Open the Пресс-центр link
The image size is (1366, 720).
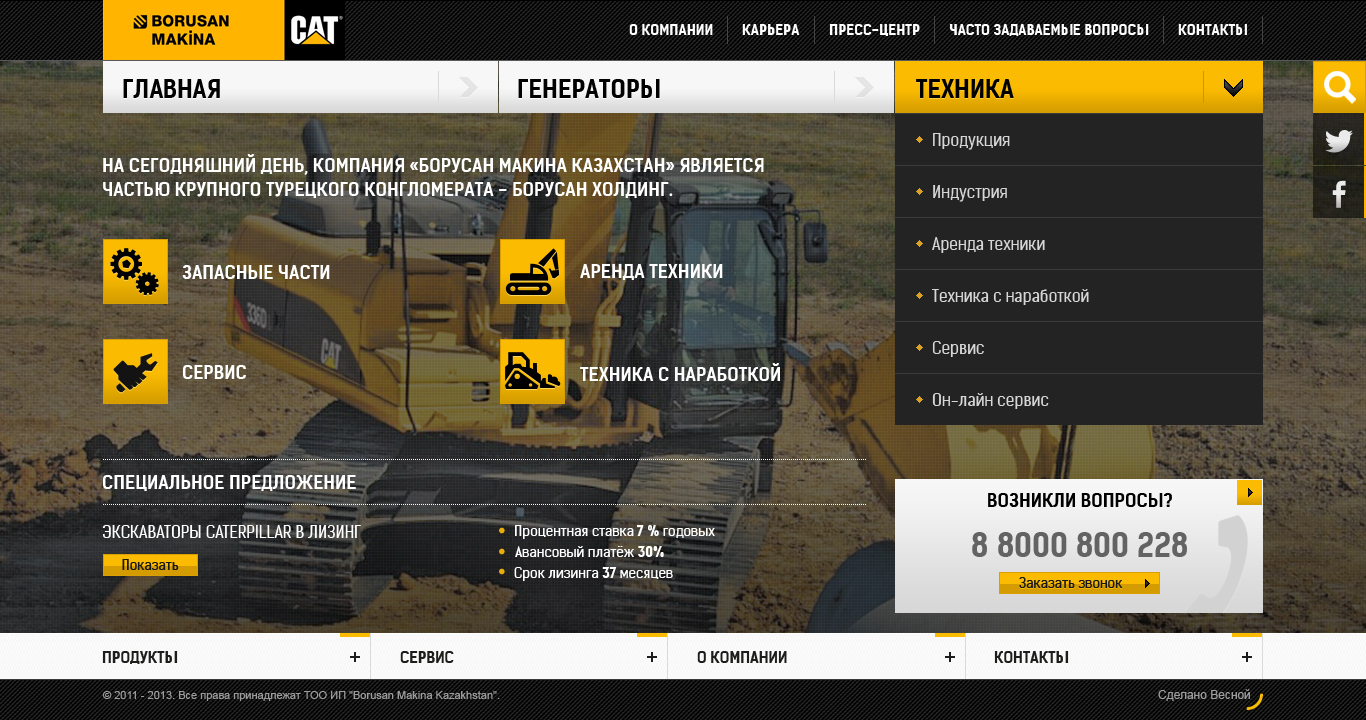[874, 30]
